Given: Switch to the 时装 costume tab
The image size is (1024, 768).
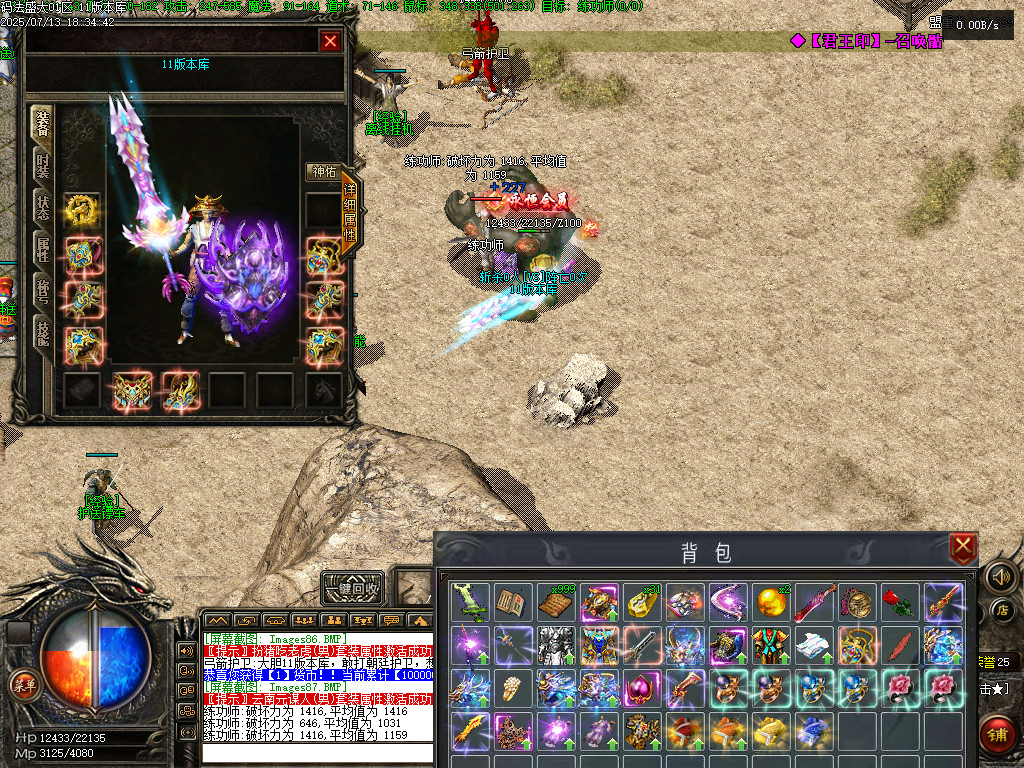Looking at the screenshot, I should coord(43,165).
